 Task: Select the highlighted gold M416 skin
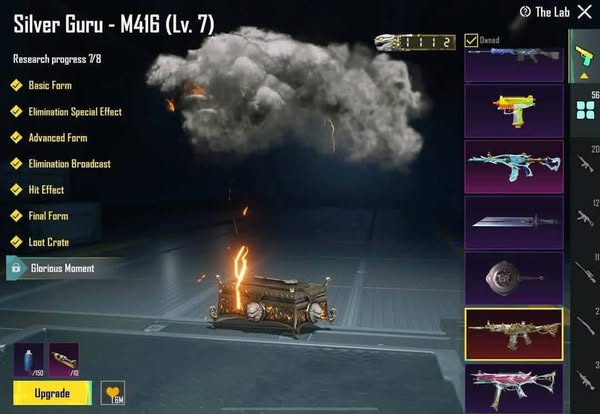pyautogui.click(x=513, y=333)
